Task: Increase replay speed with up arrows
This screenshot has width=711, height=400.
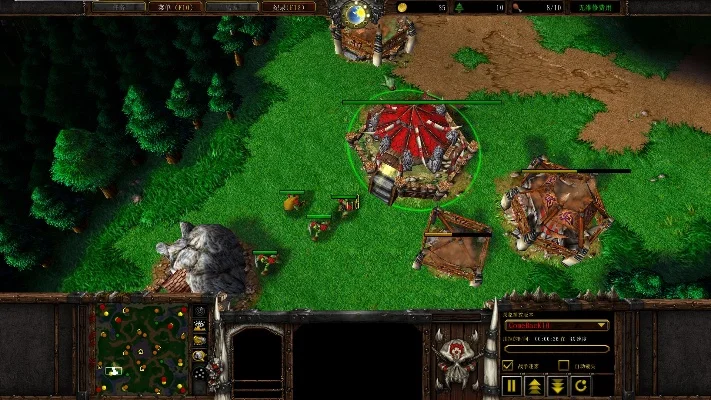Action: point(535,385)
